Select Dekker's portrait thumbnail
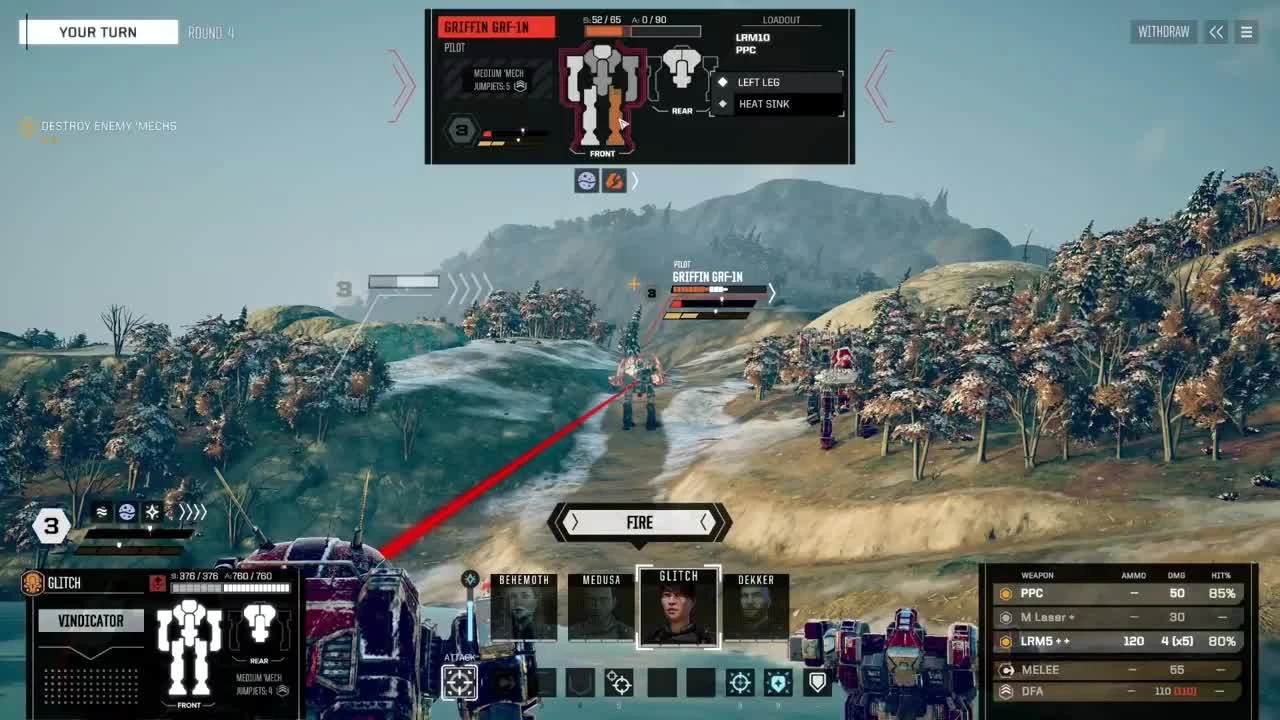This screenshot has height=720, width=1280. coord(756,606)
